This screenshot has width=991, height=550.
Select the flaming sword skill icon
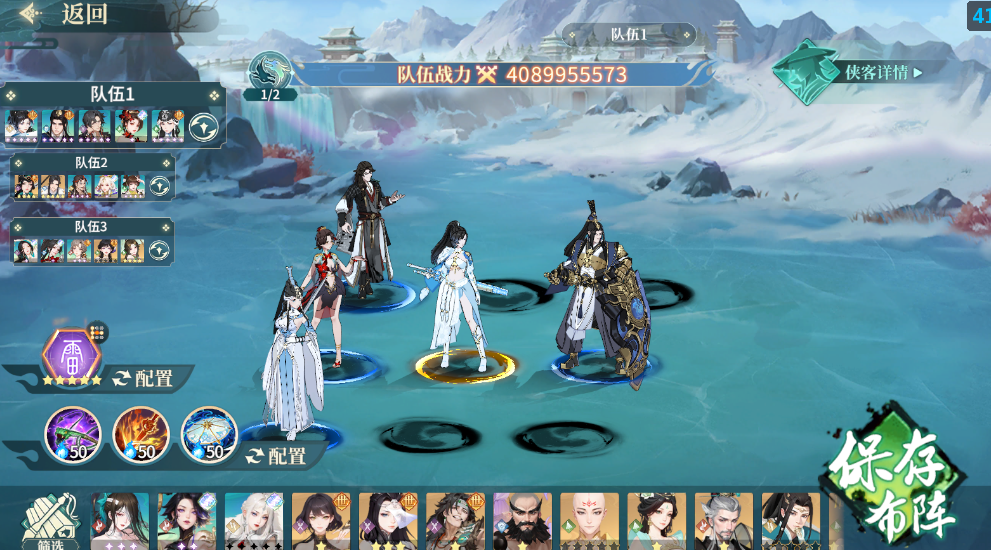141,434
